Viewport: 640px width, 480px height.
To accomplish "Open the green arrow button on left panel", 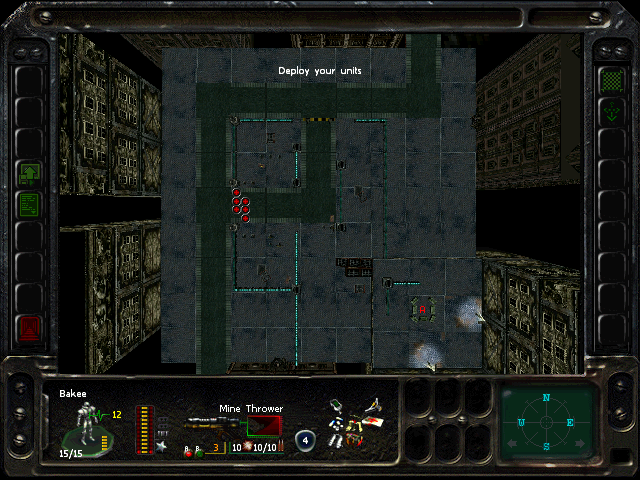I will tap(29, 173).
